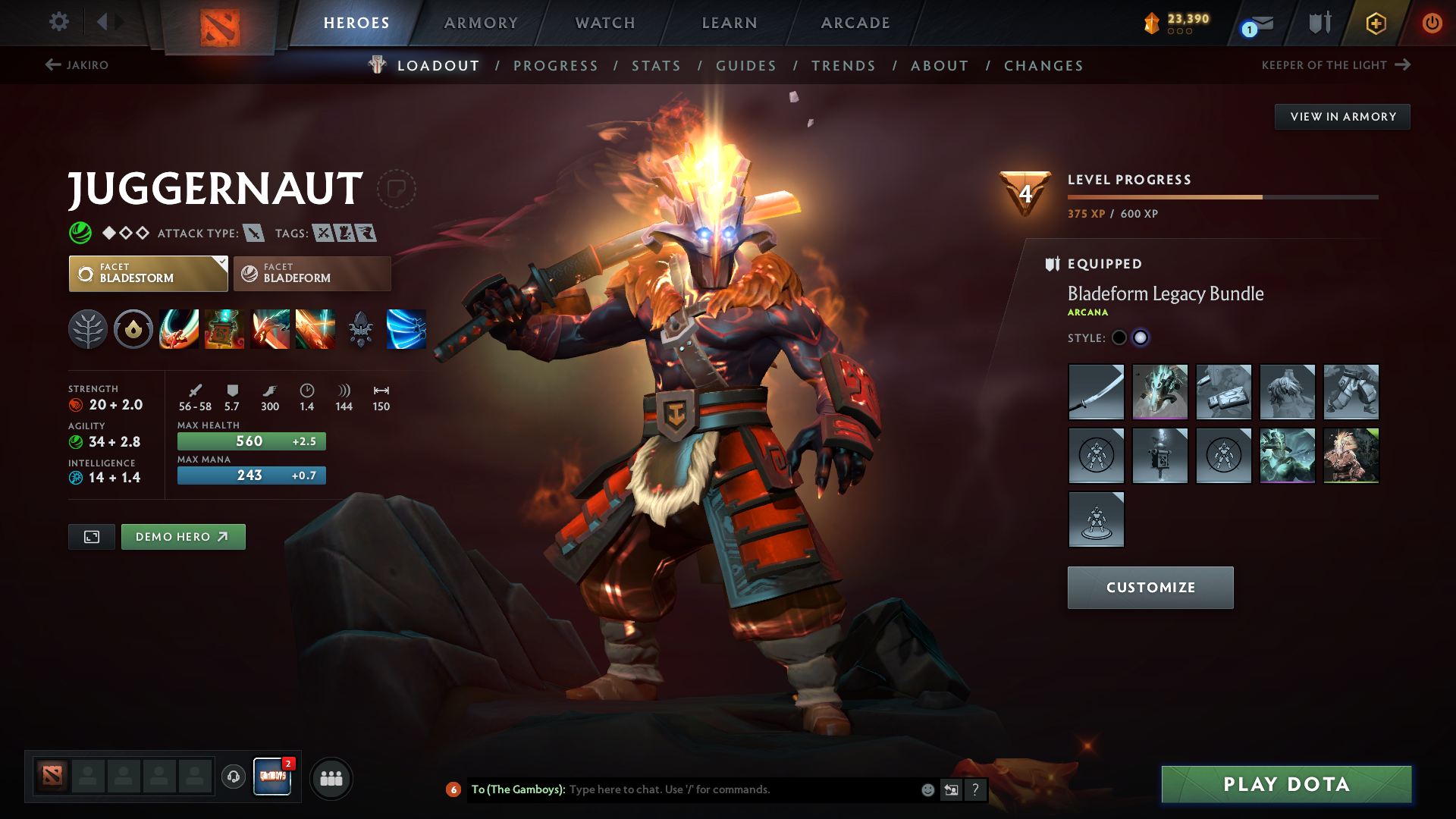Select the white style dot for the Arcana

[x=1141, y=337]
